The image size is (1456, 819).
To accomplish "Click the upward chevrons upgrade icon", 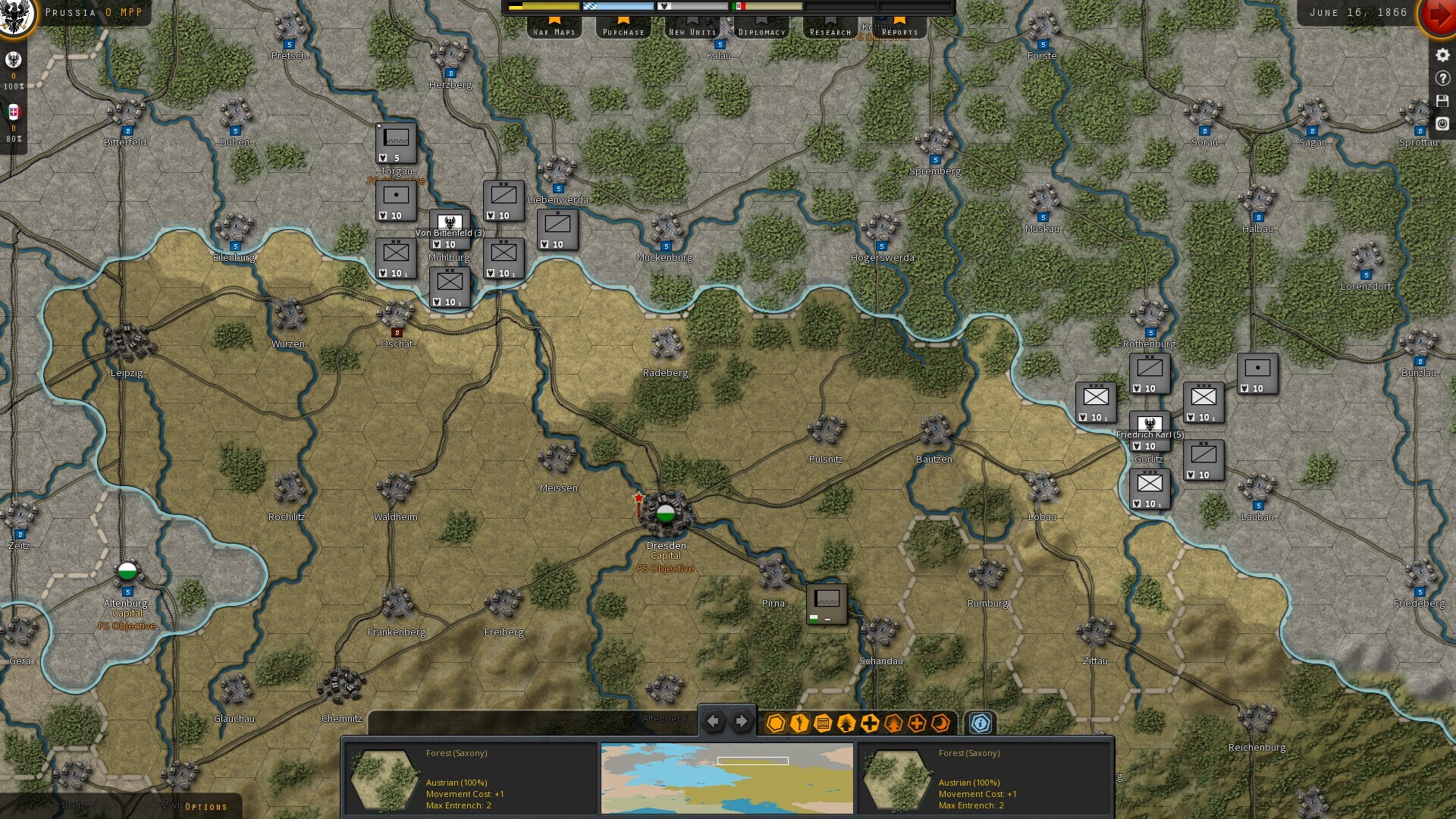I will point(846,723).
